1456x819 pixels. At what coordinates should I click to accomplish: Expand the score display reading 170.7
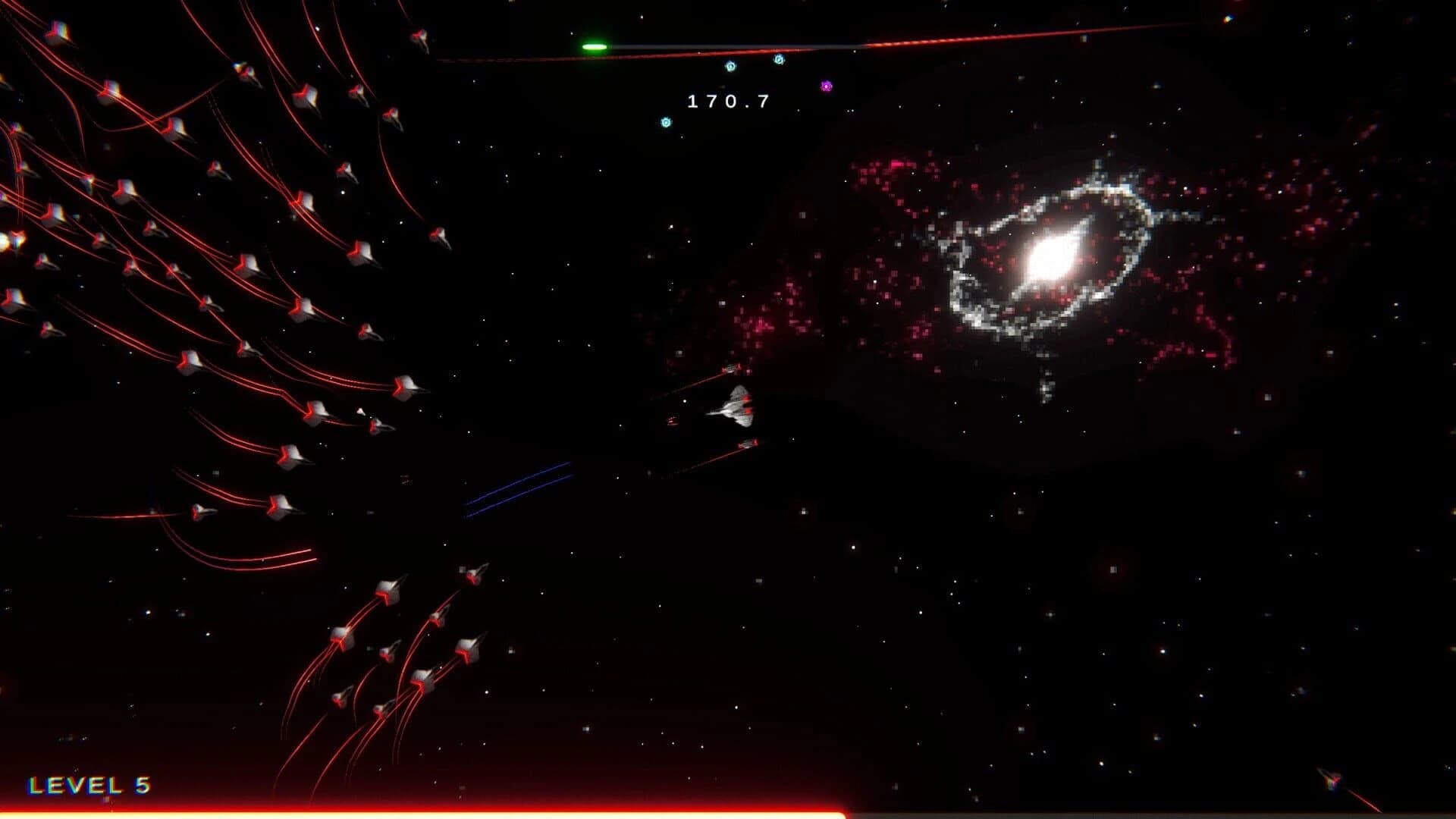pos(728,101)
